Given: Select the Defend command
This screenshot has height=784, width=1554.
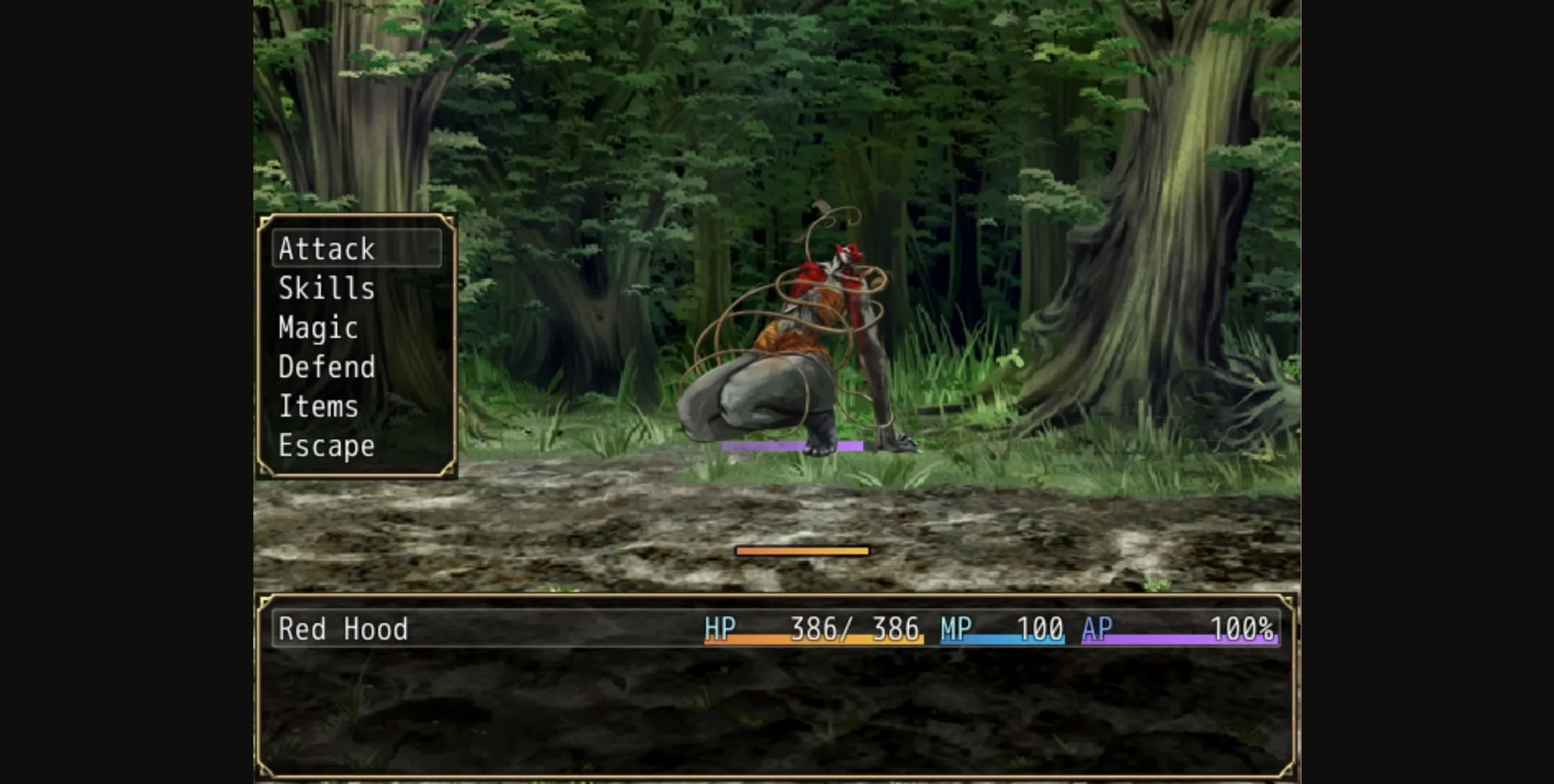Looking at the screenshot, I should pos(326,367).
